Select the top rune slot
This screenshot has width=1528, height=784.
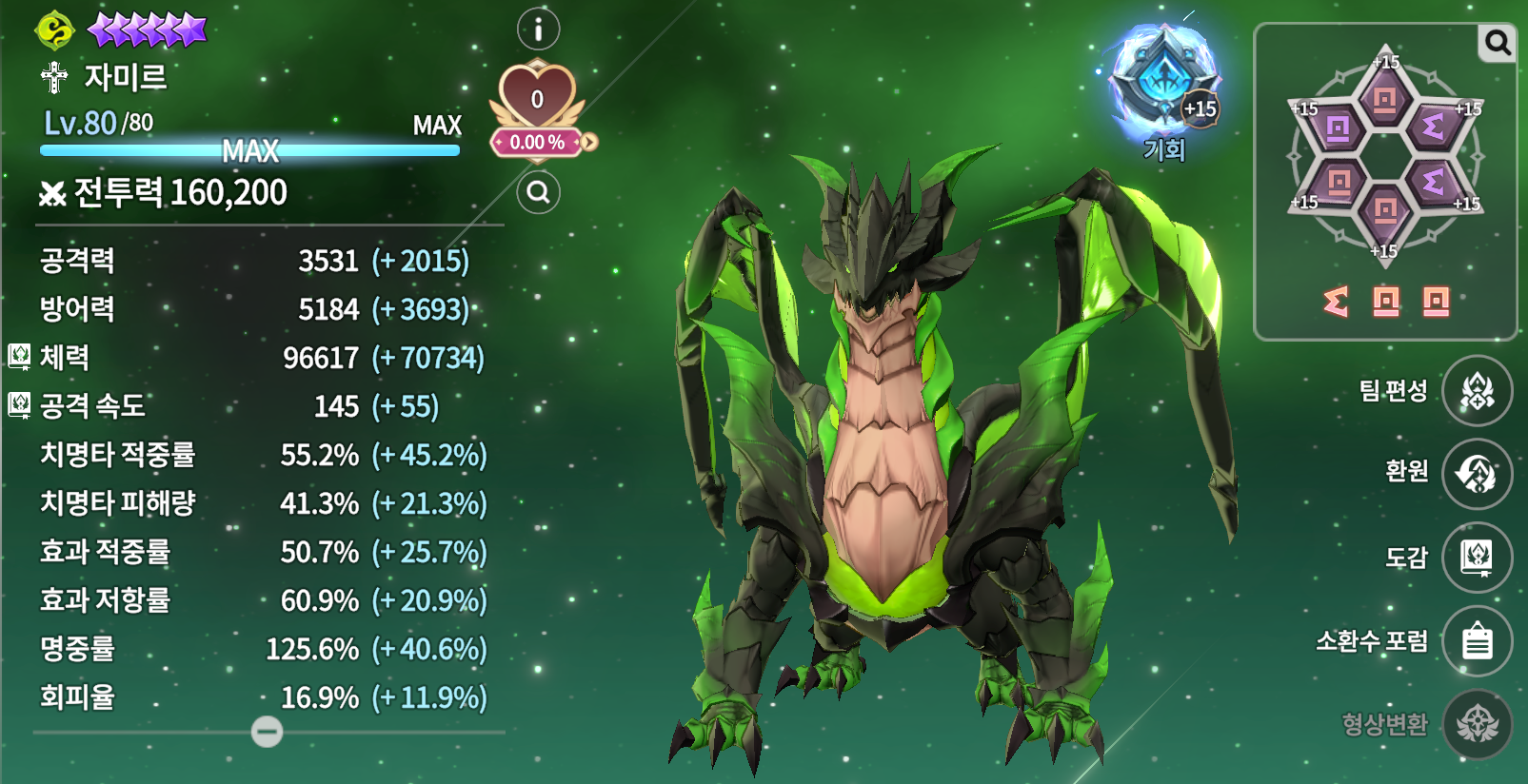(1385, 98)
